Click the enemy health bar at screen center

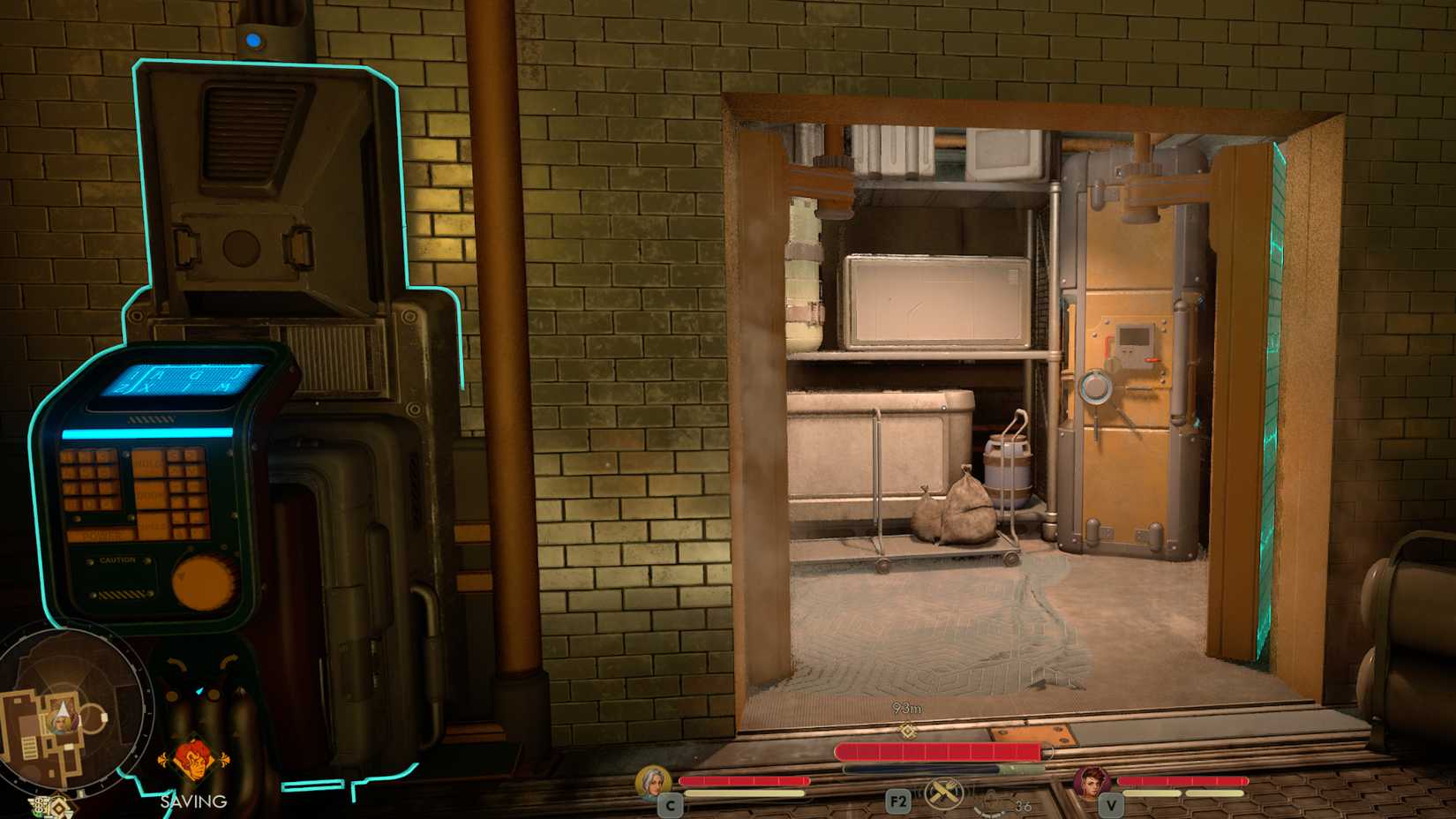[x=939, y=751]
